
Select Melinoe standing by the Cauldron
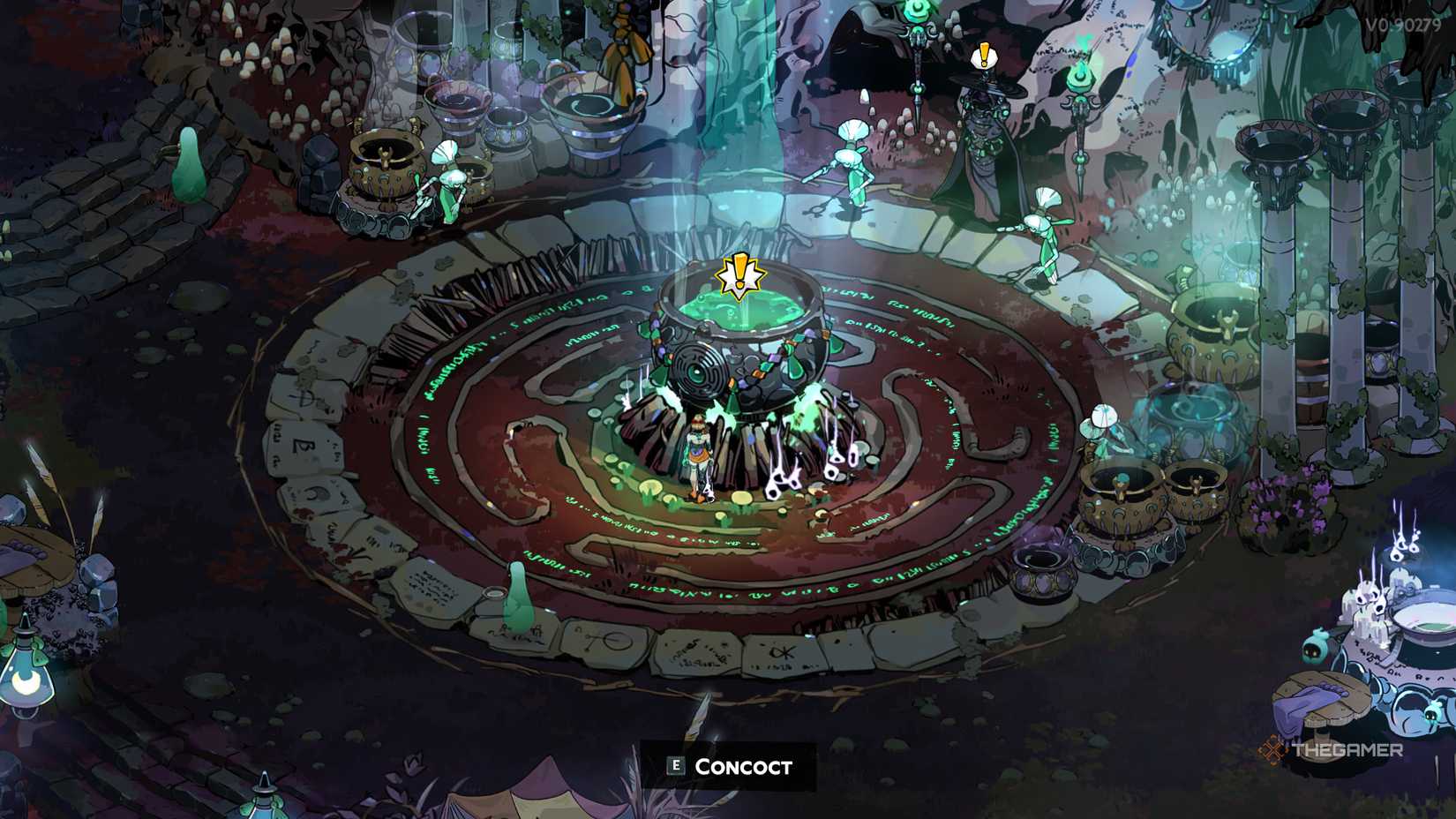(x=697, y=459)
